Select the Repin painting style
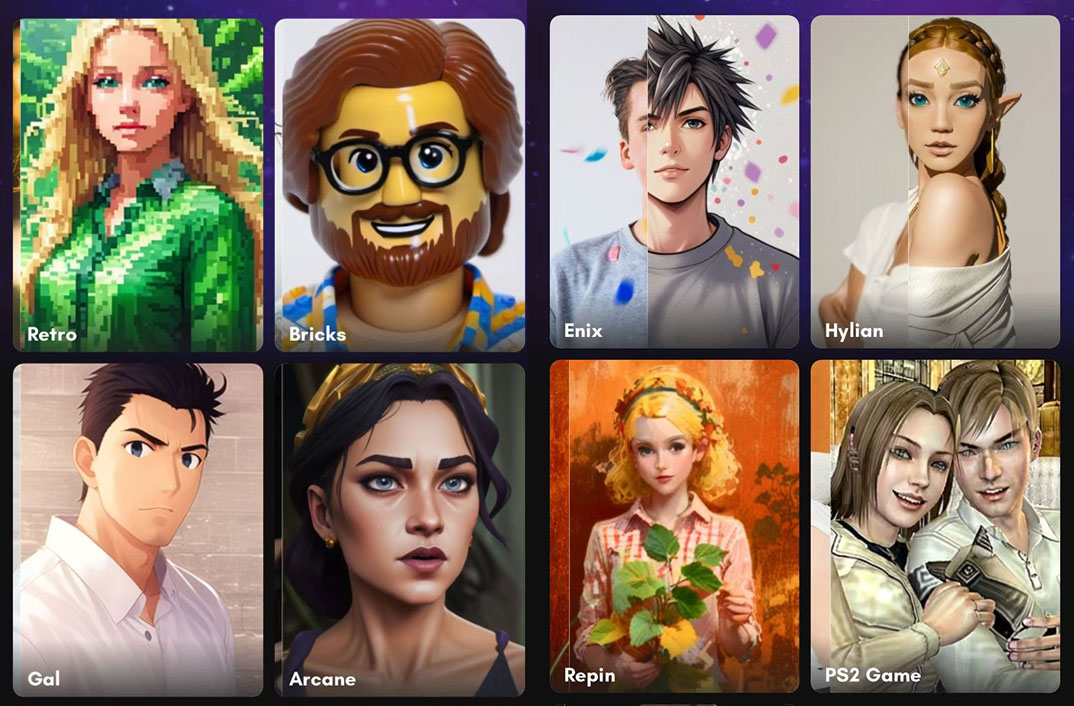 tap(674, 526)
